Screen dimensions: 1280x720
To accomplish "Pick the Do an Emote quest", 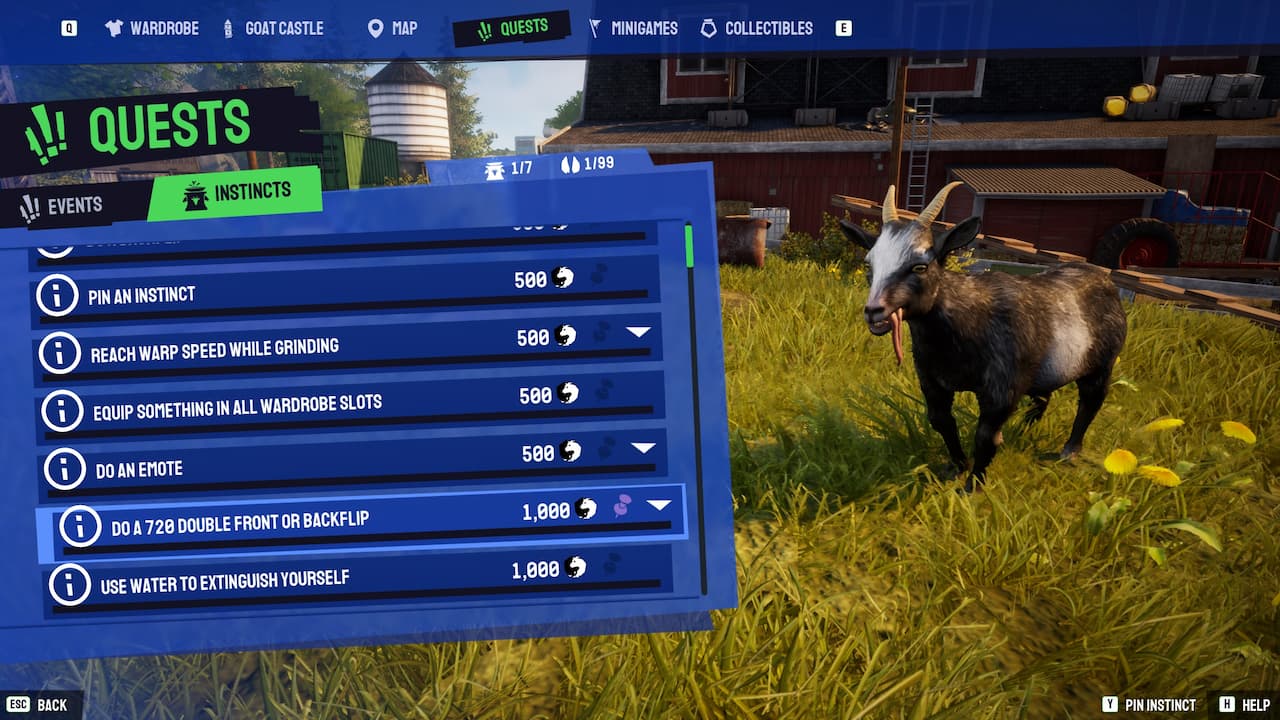I will [x=300, y=467].
